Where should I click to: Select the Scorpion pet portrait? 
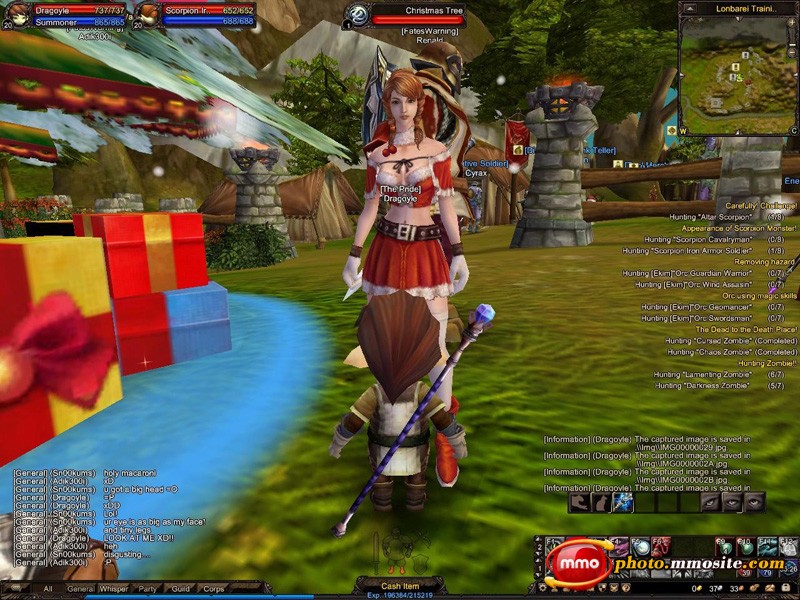coord(147,14)
